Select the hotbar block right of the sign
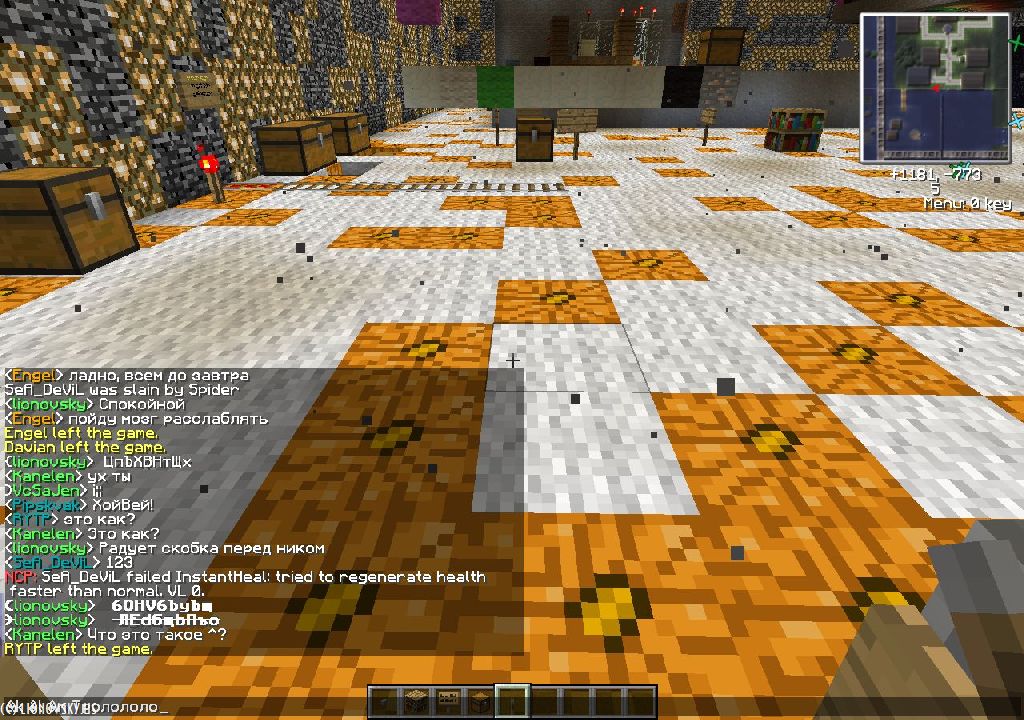The height and width of the screenshot is (720, 1024). pos(480,701)
